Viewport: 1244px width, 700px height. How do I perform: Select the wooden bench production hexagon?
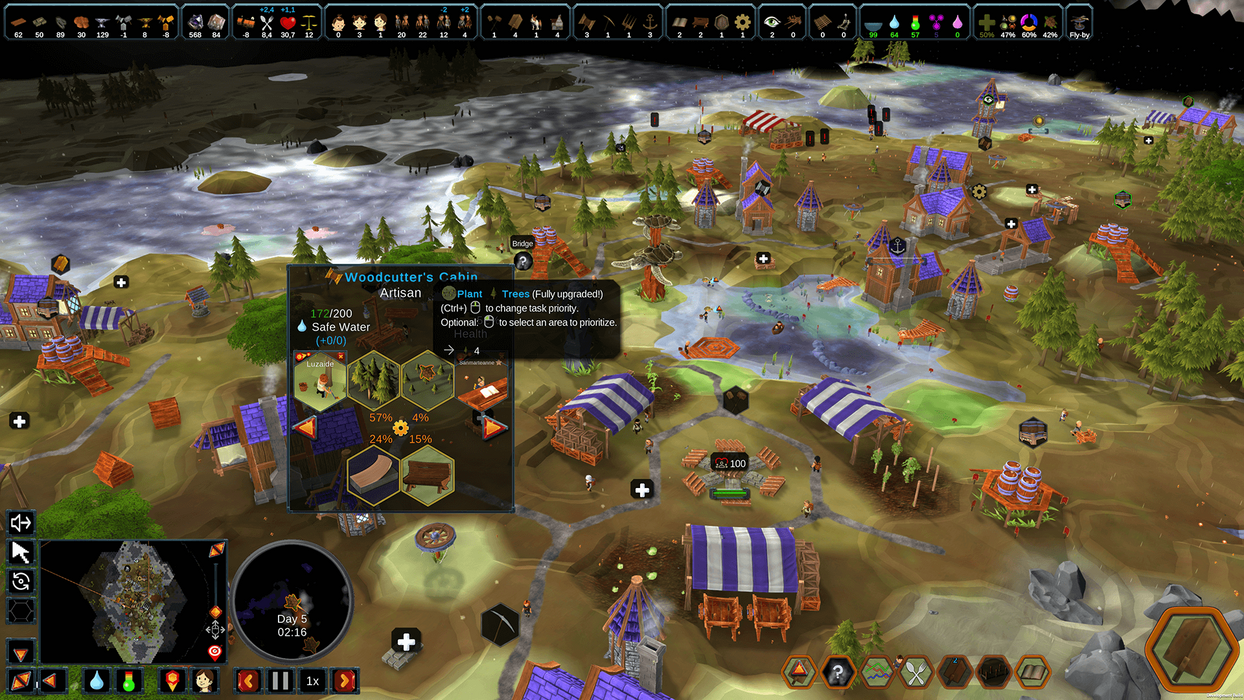428,474
